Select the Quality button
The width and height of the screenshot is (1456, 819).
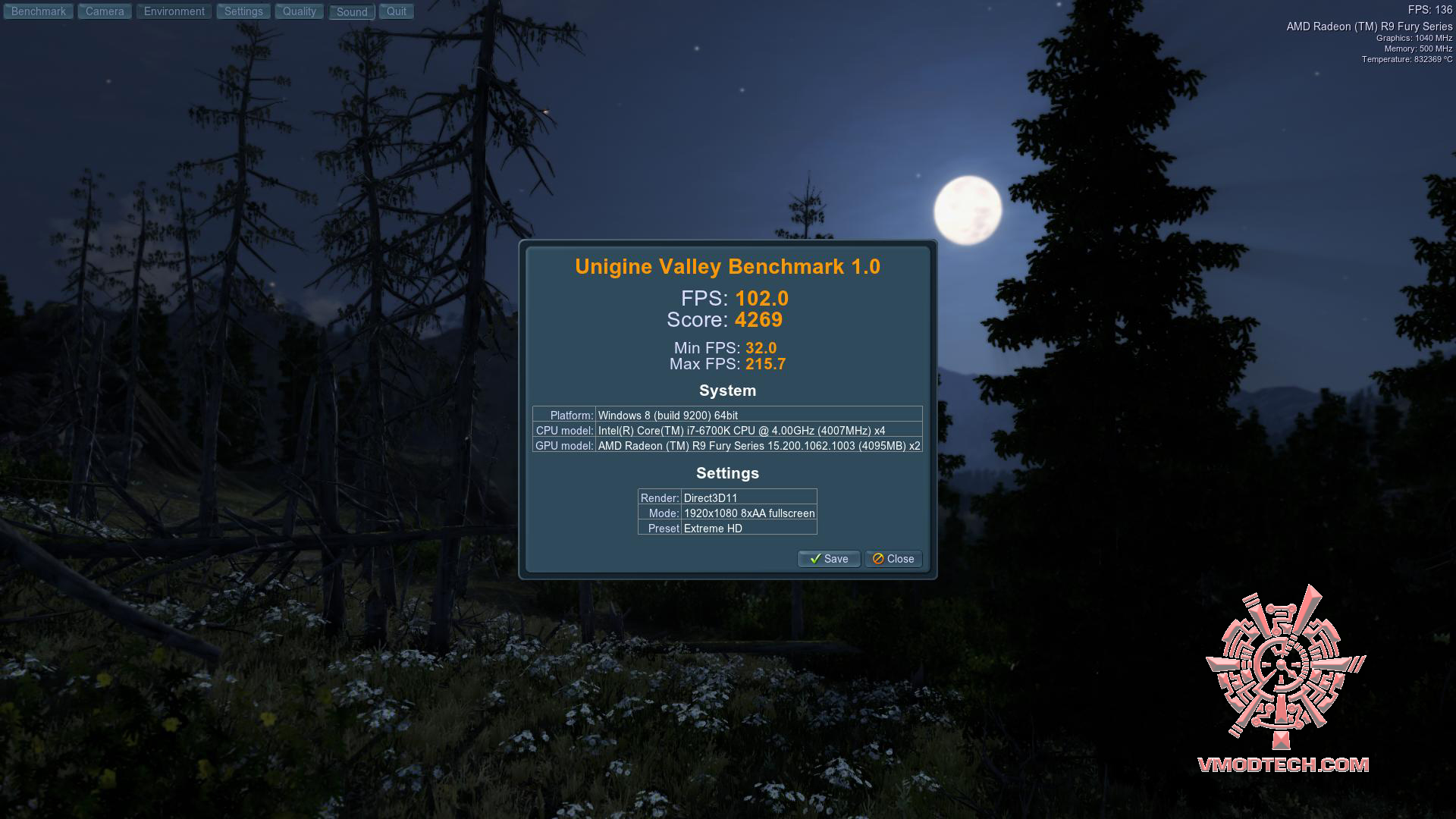click(x=300, y=11)
